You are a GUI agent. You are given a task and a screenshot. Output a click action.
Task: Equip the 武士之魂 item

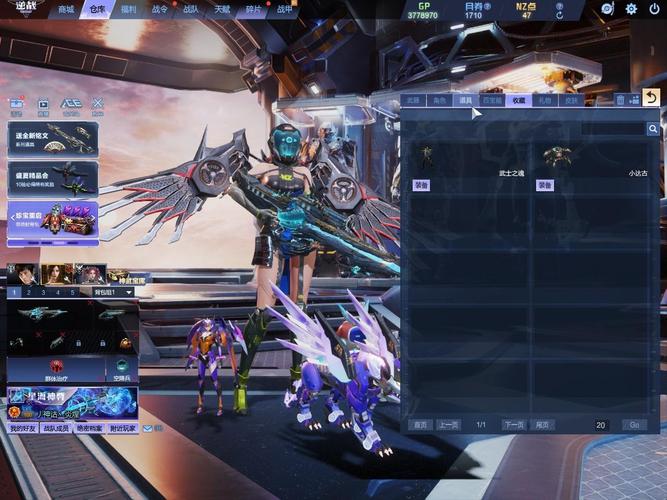421,185
